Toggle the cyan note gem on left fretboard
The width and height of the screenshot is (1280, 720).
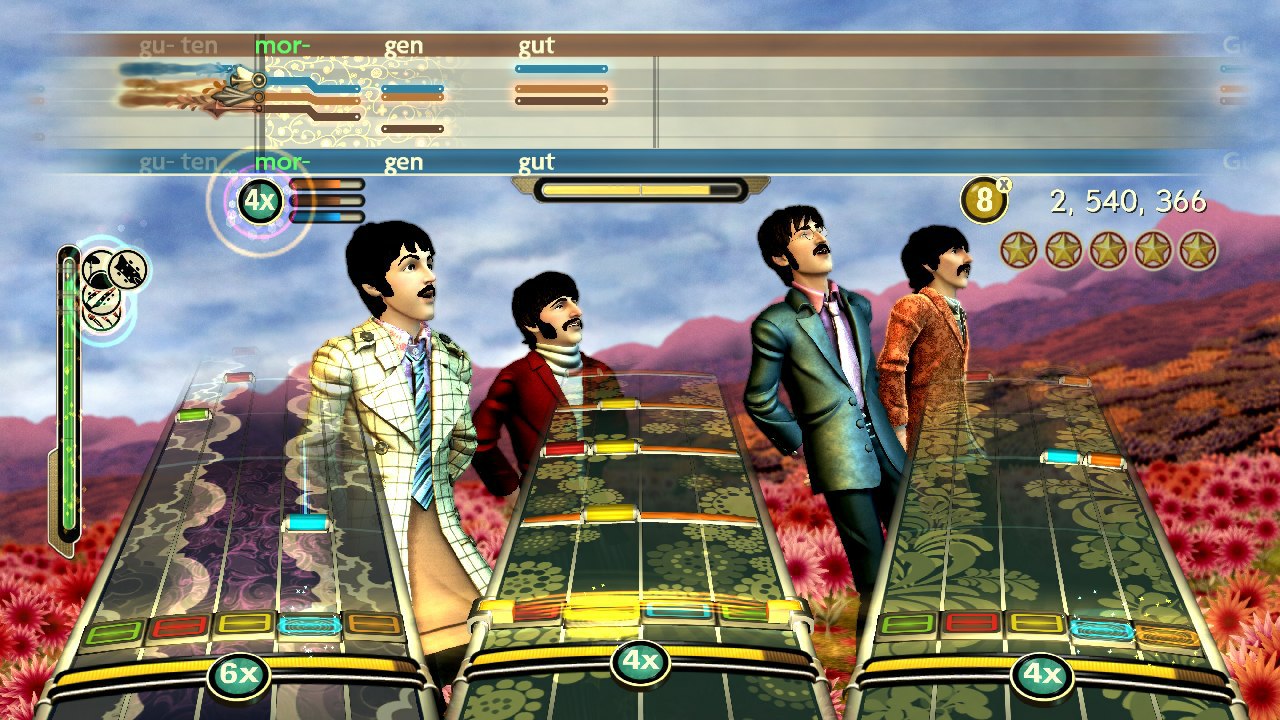pos(307,520)
